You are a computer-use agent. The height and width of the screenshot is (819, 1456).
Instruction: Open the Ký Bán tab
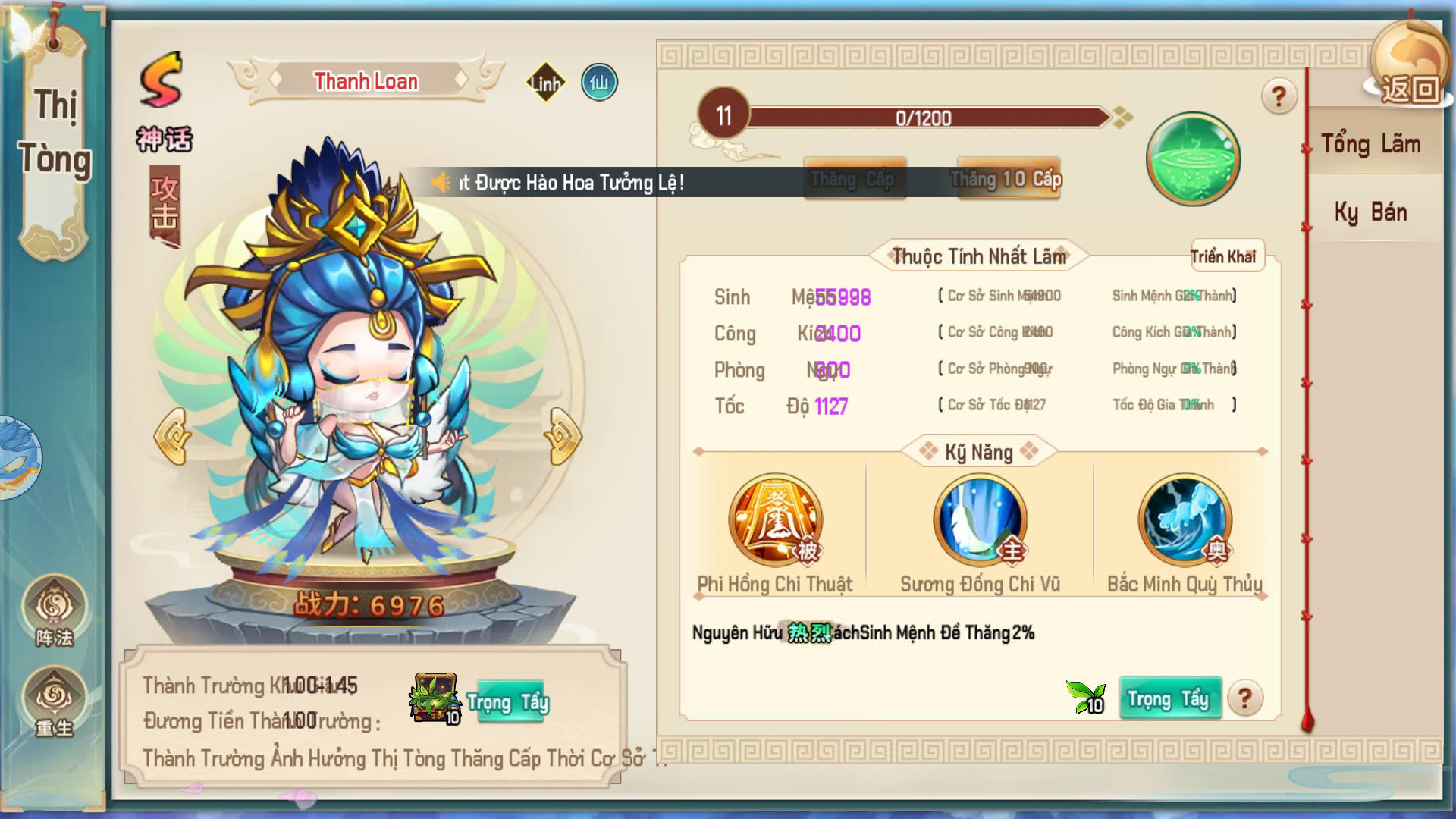tap(1371, 212)
